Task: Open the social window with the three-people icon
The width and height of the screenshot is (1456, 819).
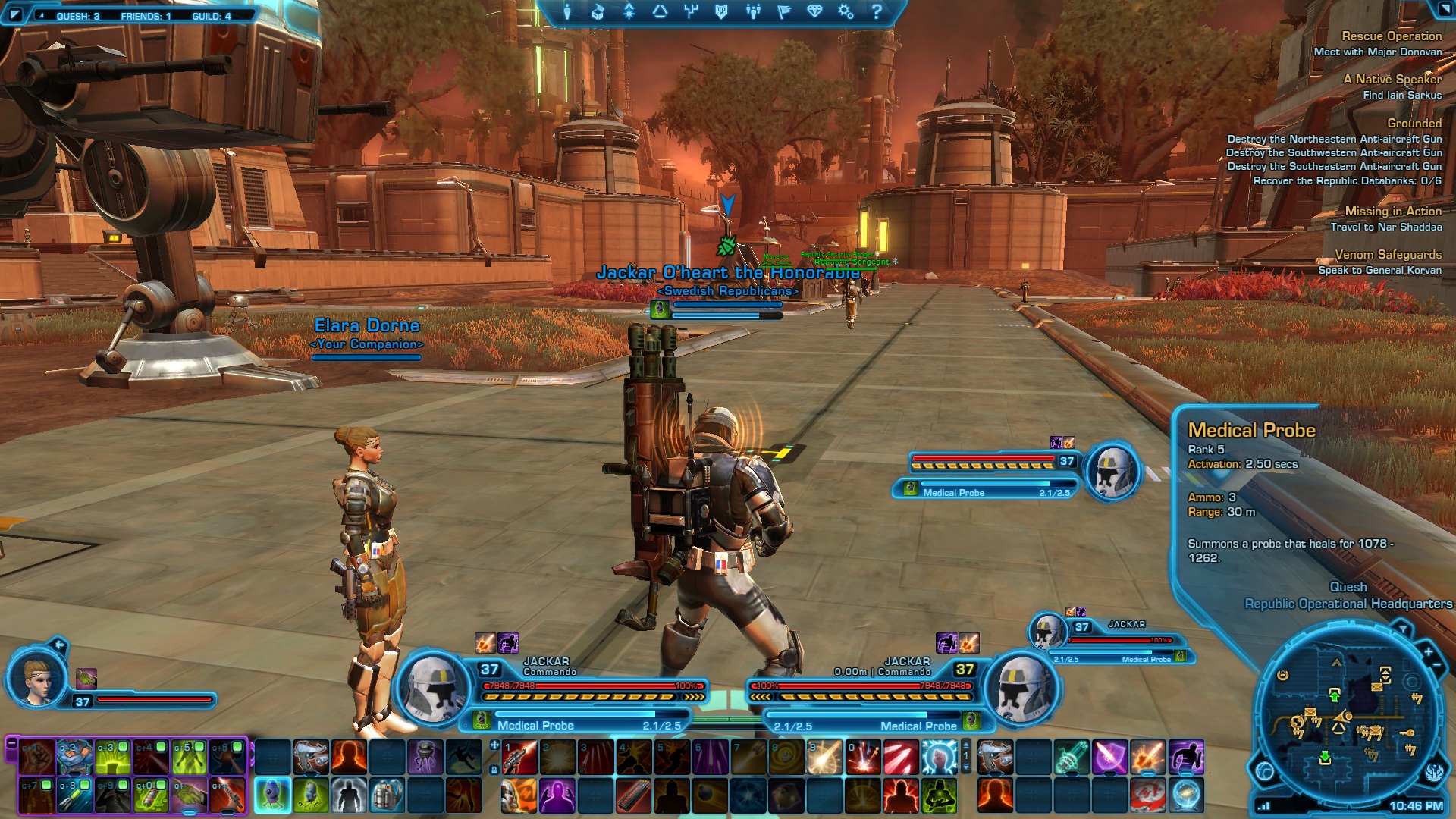Action: 752,12
